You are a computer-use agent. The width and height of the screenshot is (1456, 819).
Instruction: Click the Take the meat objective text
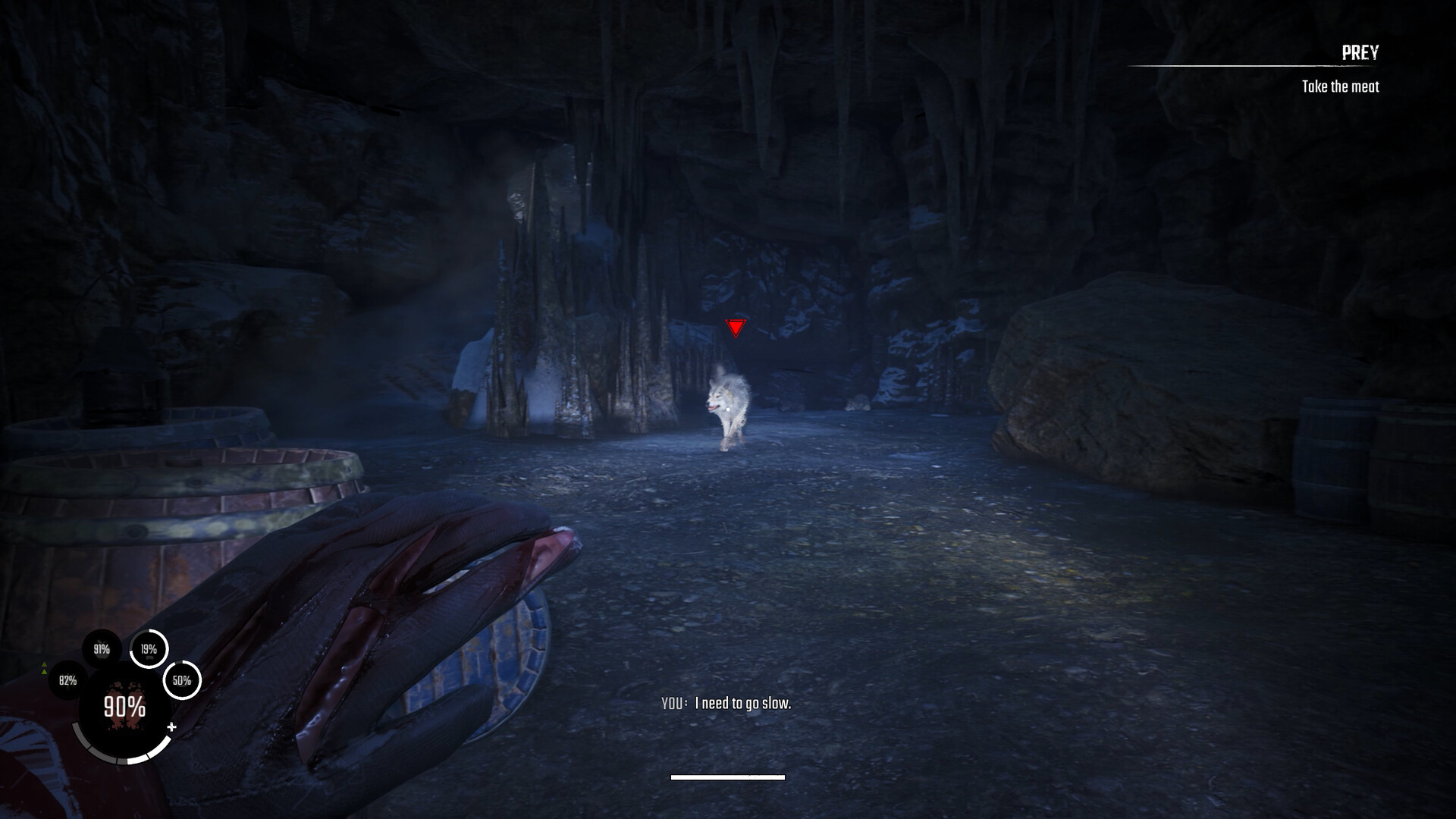1342,87
